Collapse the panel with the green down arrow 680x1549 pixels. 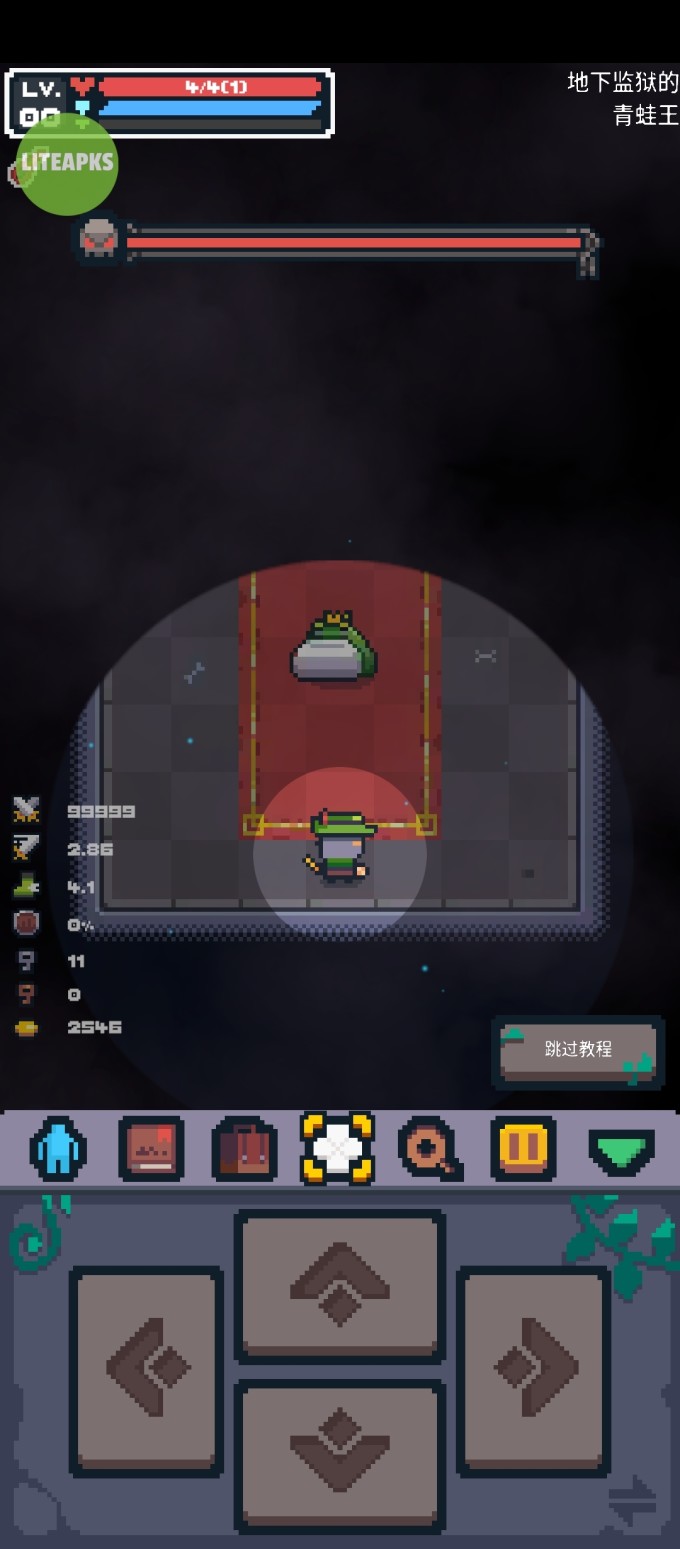tap(621, 1151)
